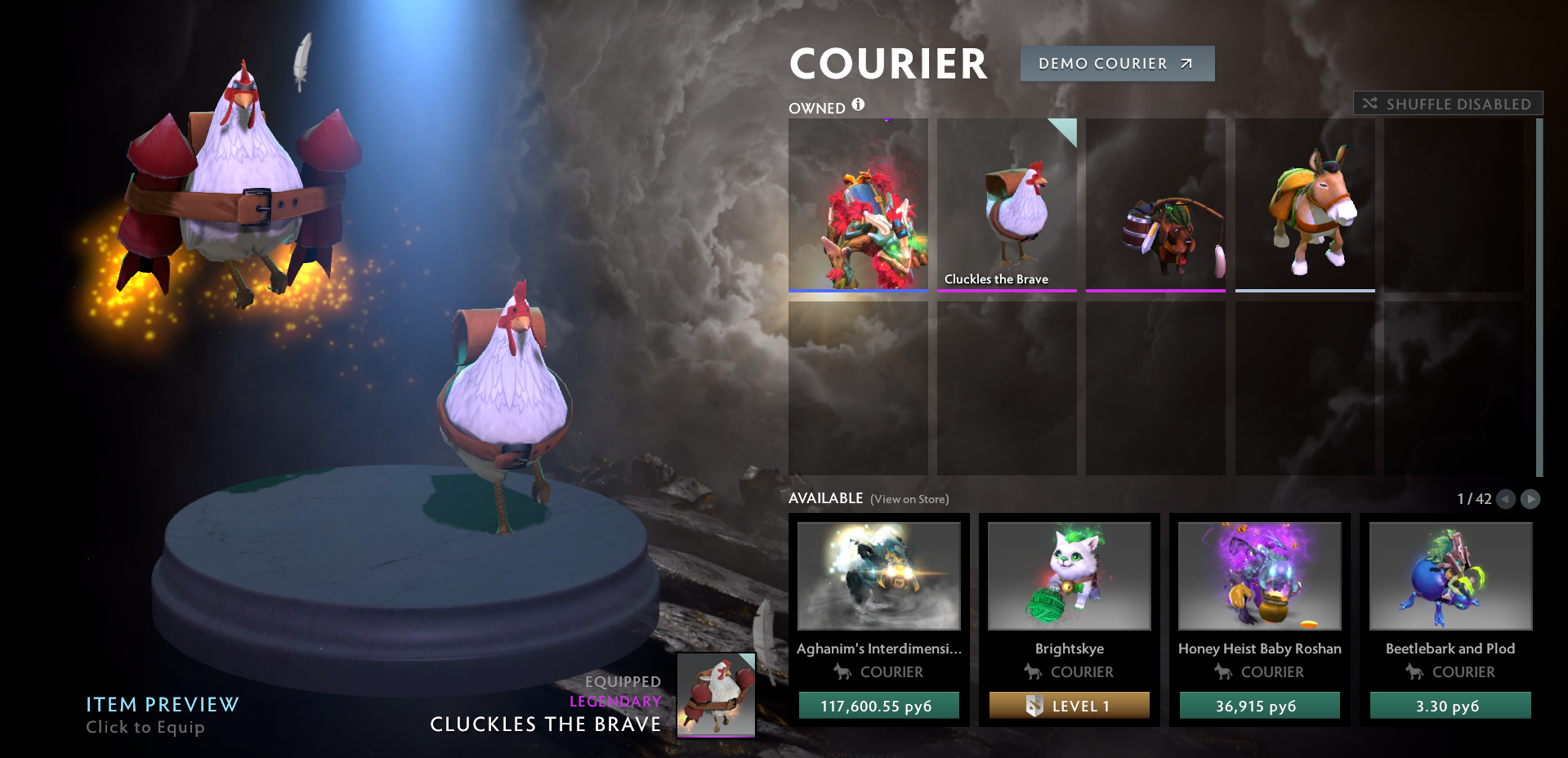Click the courier icon below Honey Heist Baby Roshan
1568x758 pixels.
(1223, 672)
